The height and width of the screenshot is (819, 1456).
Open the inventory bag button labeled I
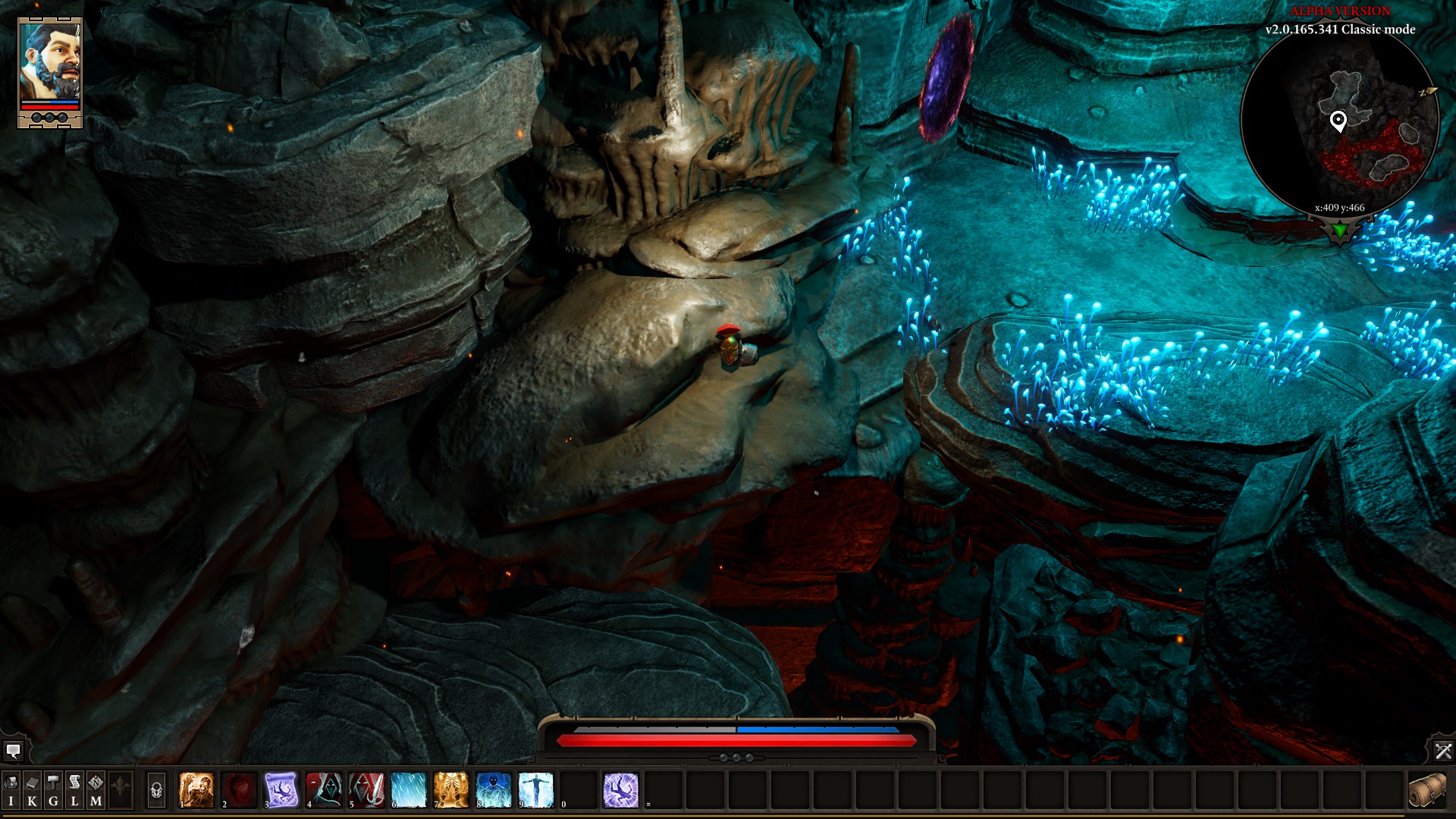[11, 789]
